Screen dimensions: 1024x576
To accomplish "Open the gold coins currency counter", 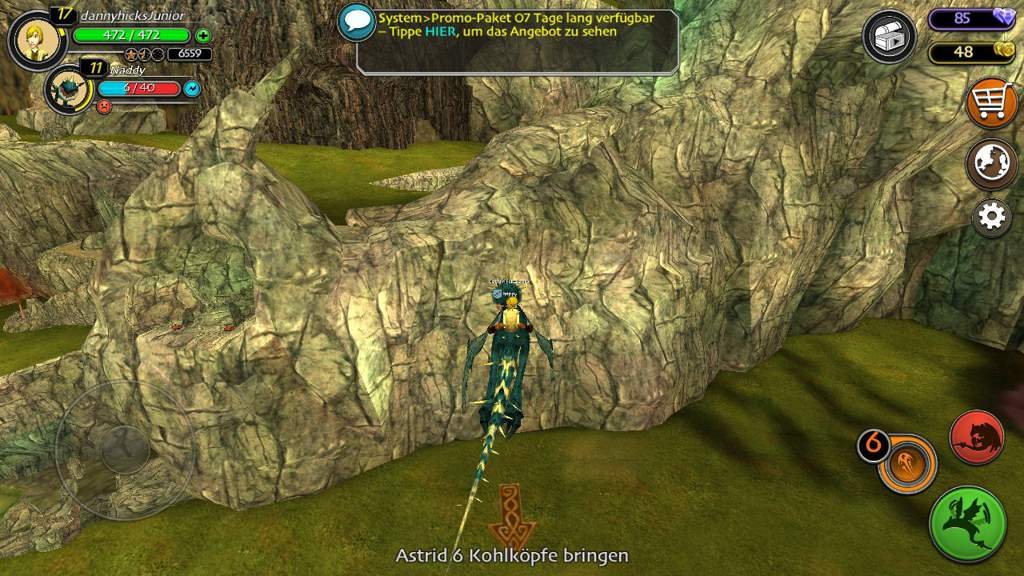I will 971,52.
